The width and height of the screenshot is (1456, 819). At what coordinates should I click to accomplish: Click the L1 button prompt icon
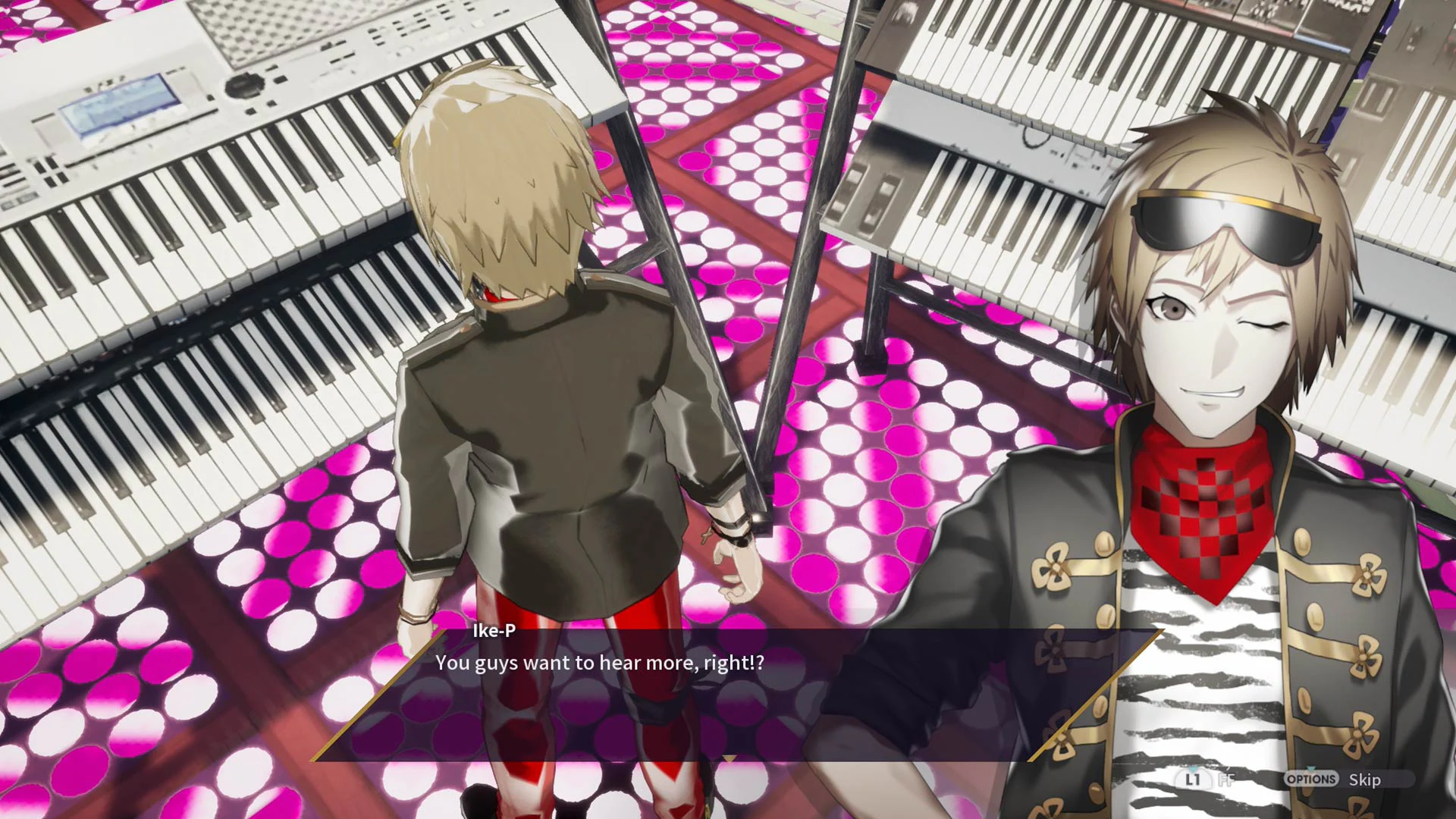[x=1193, y=780]
